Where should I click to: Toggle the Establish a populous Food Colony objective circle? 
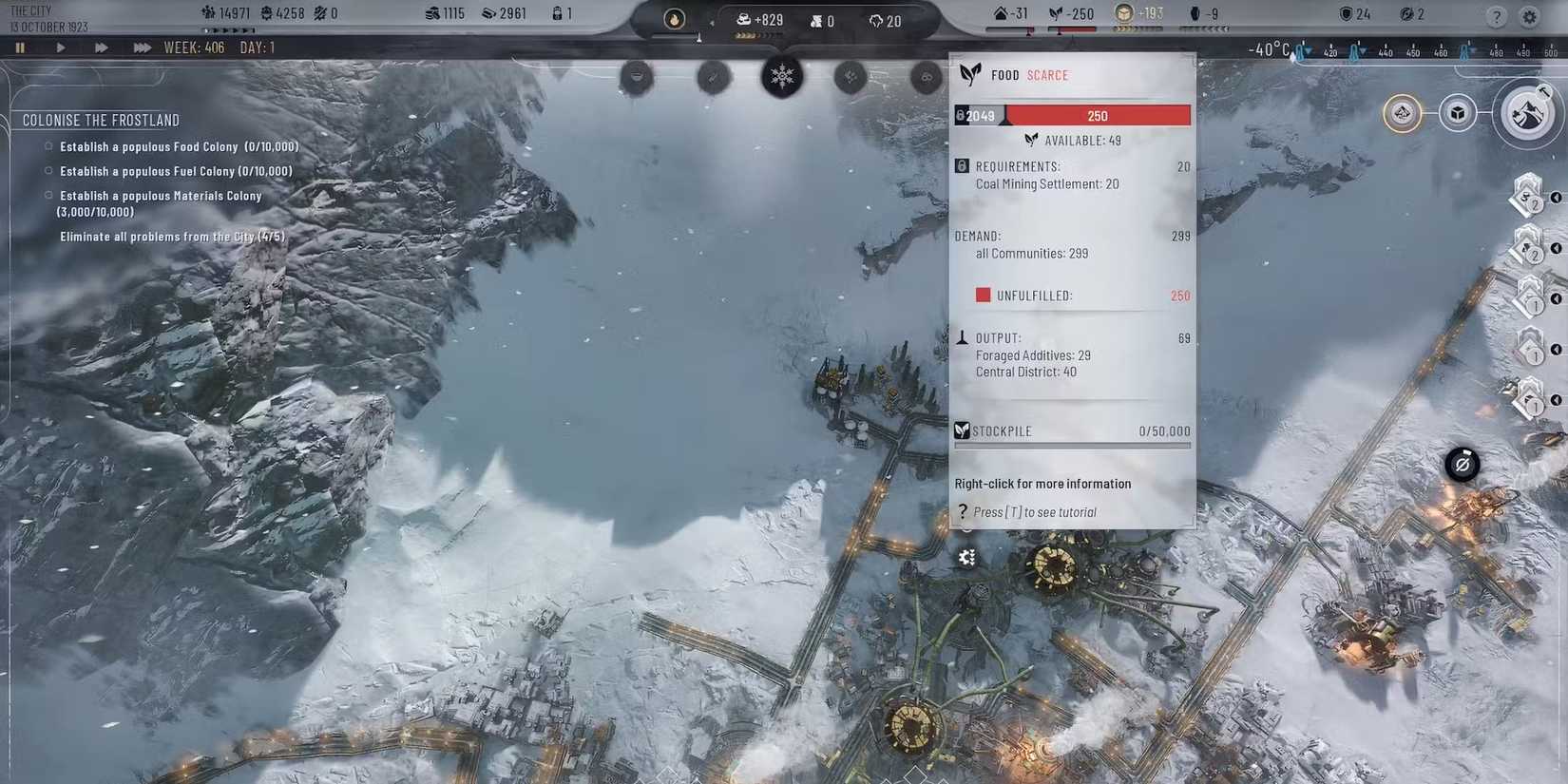48,145
